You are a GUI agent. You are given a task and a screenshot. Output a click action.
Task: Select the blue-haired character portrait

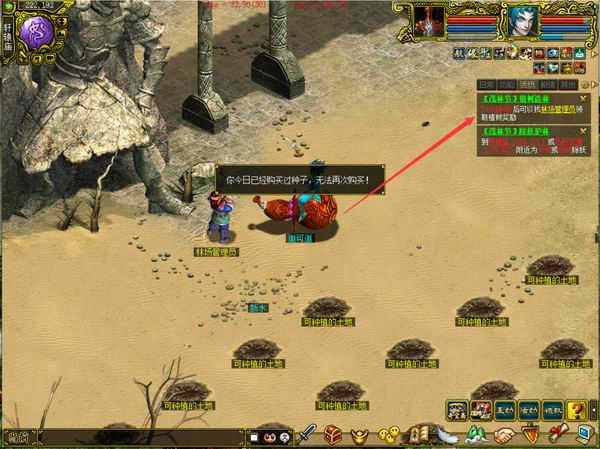(x=518, y=22)
